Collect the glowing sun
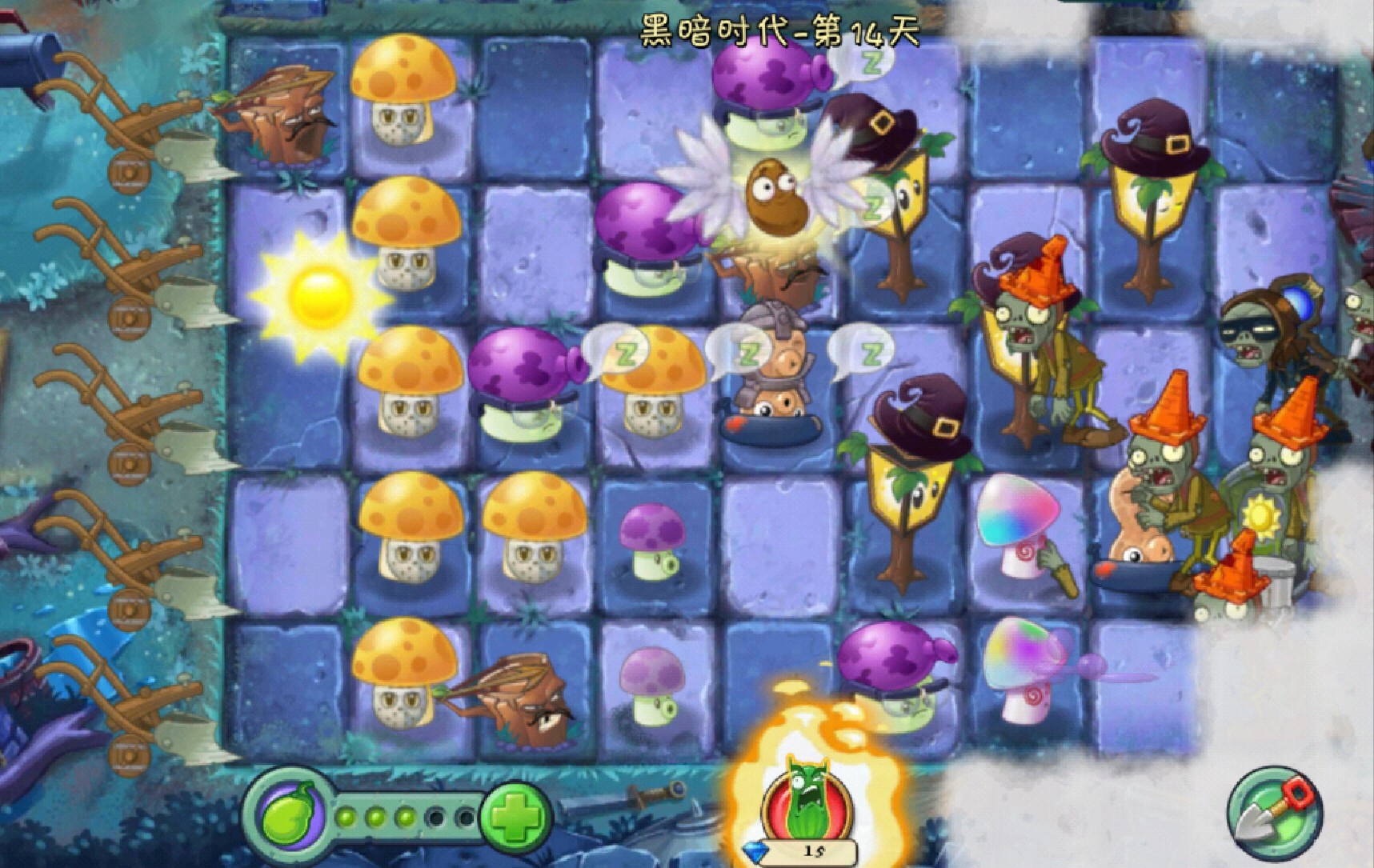This screenshot has height=868, width=1374. [x=318, y=294]
